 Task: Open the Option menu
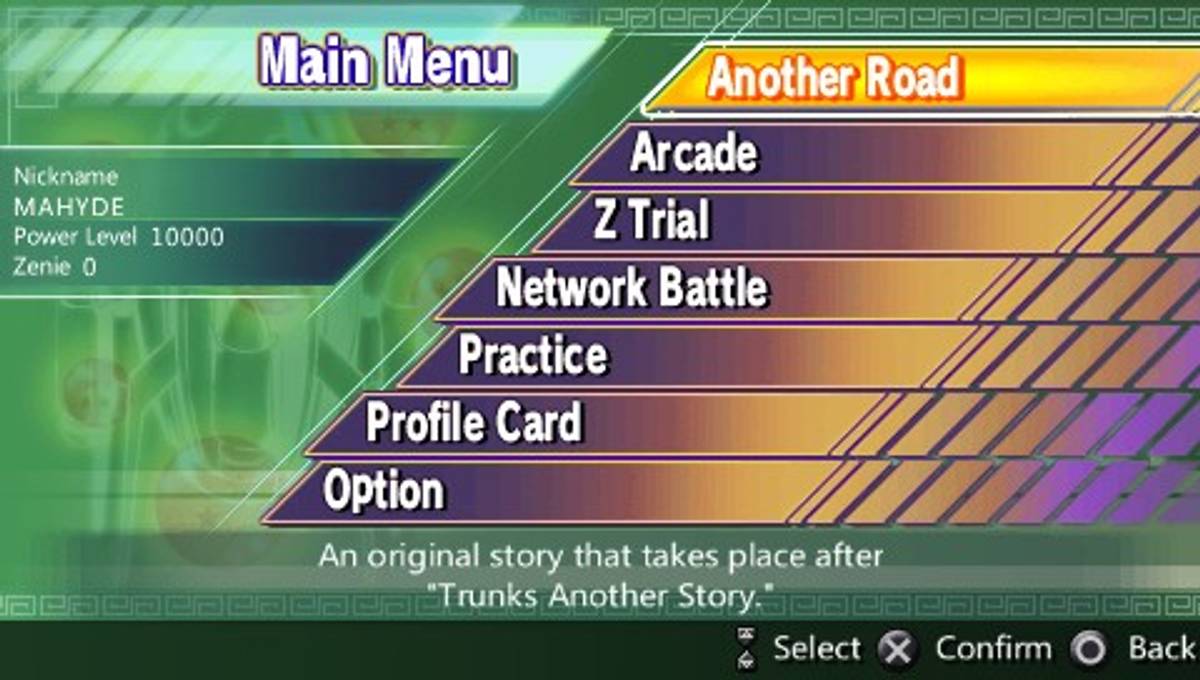click(384, 491)
